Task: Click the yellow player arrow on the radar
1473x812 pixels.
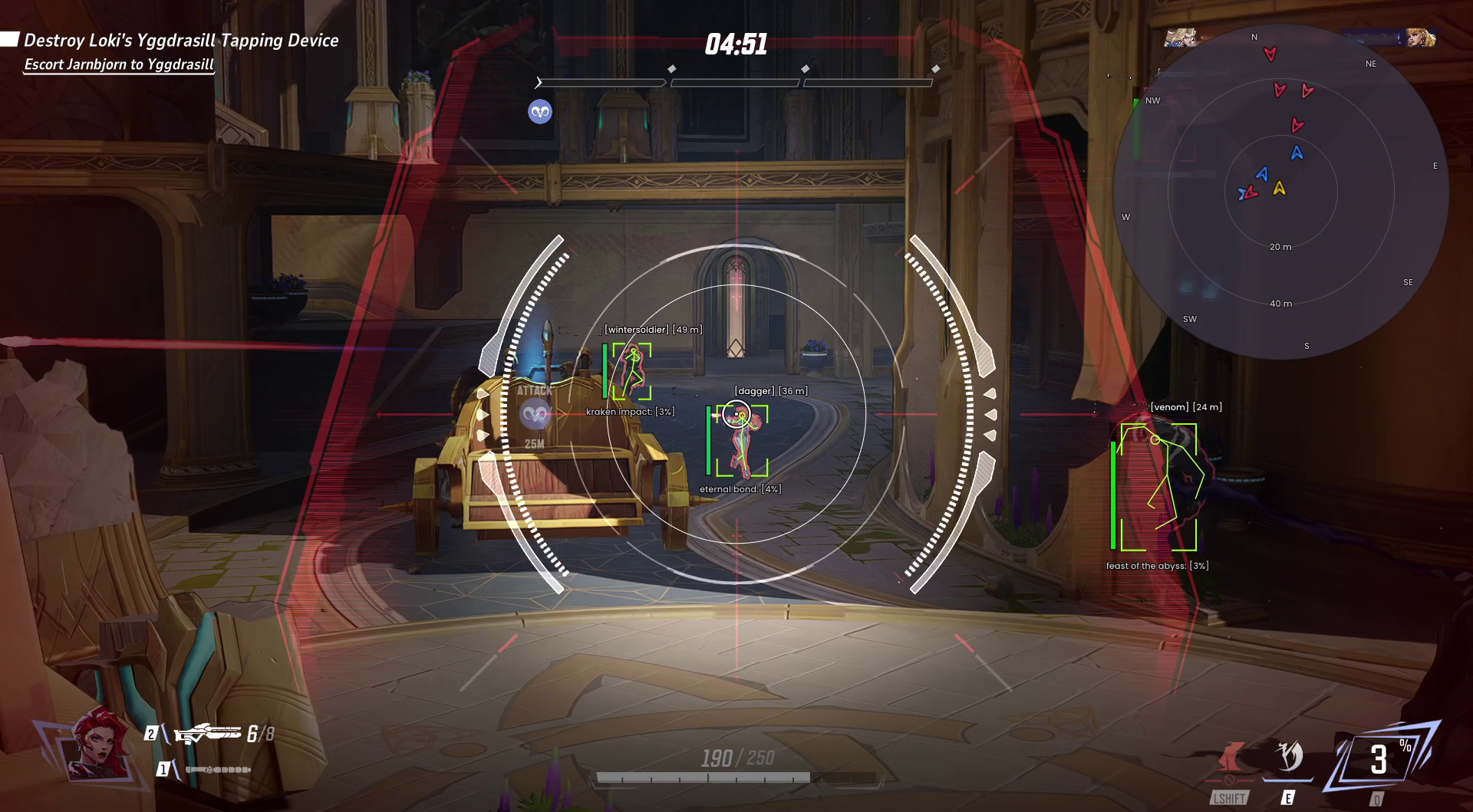Action: click(1279, 188)
